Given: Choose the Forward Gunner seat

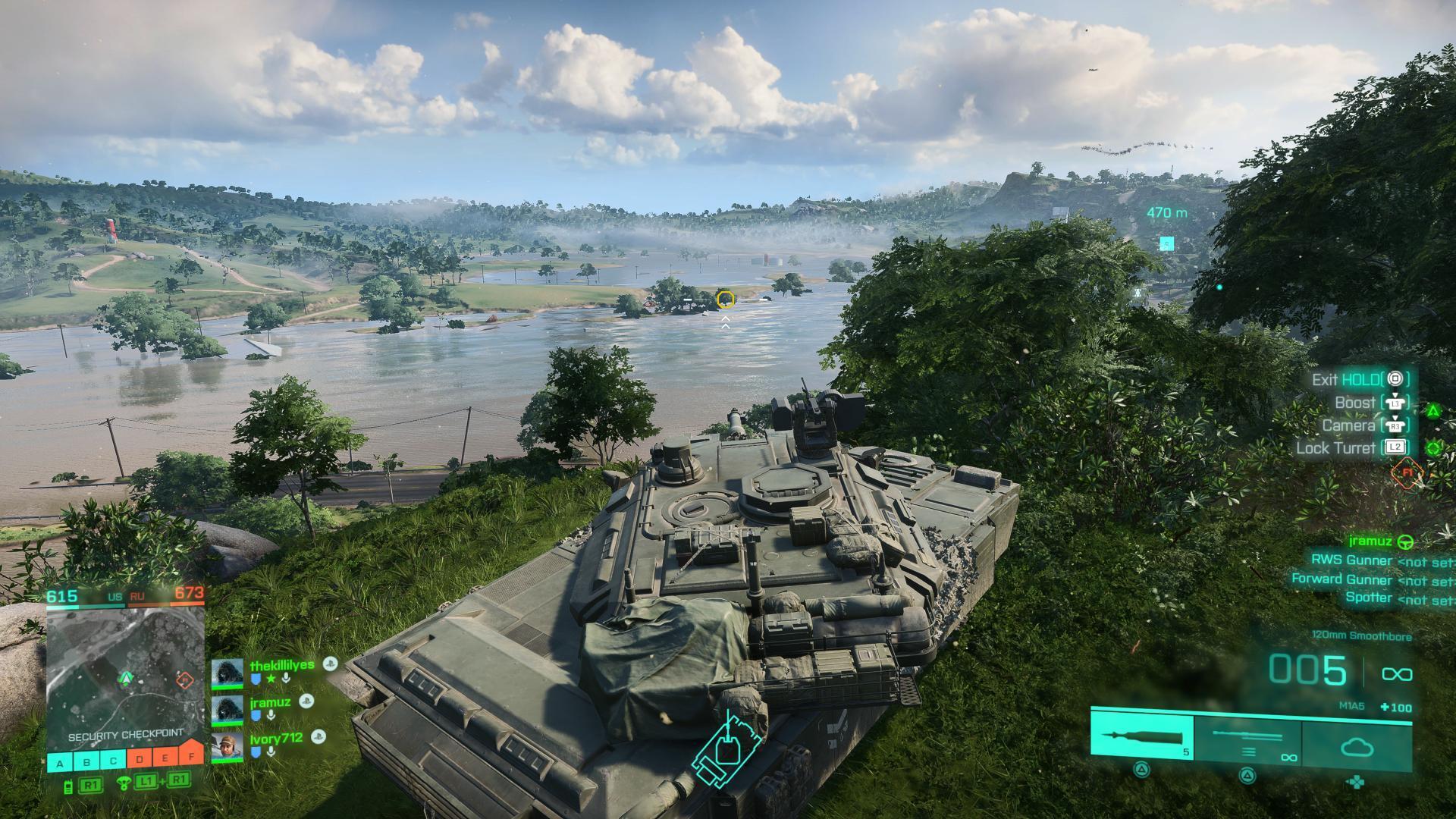Looking at the screenshot, I should (x=1341, y=579).
